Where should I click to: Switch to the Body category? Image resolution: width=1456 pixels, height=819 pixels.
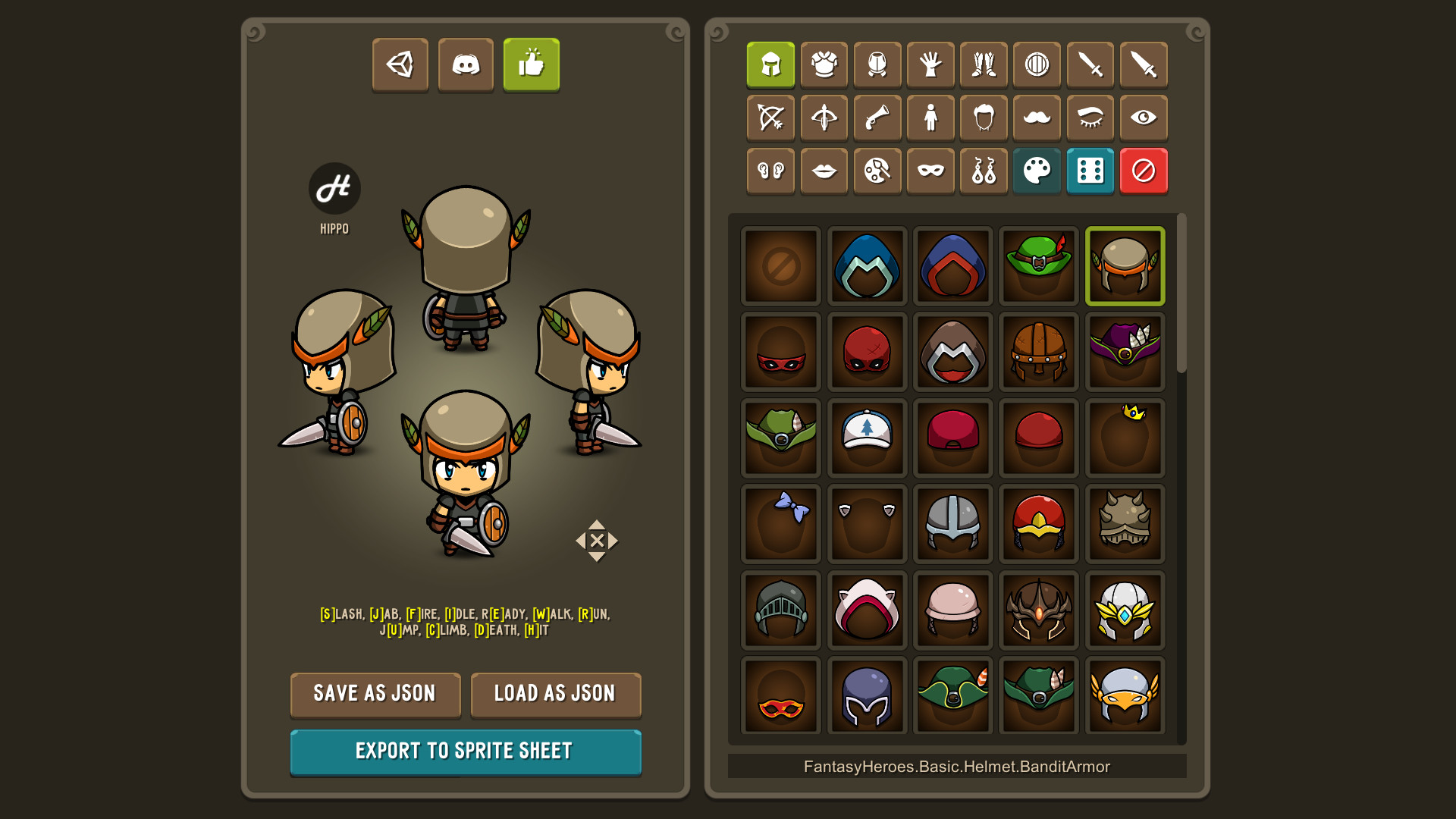click(930, 118)
